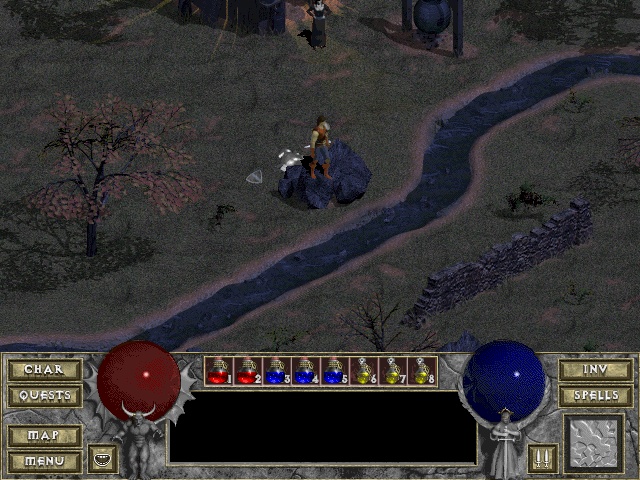Open the INV inventory panel
Image resolution: width=640 pixels, height=480 pixels.
pos(595,370)
